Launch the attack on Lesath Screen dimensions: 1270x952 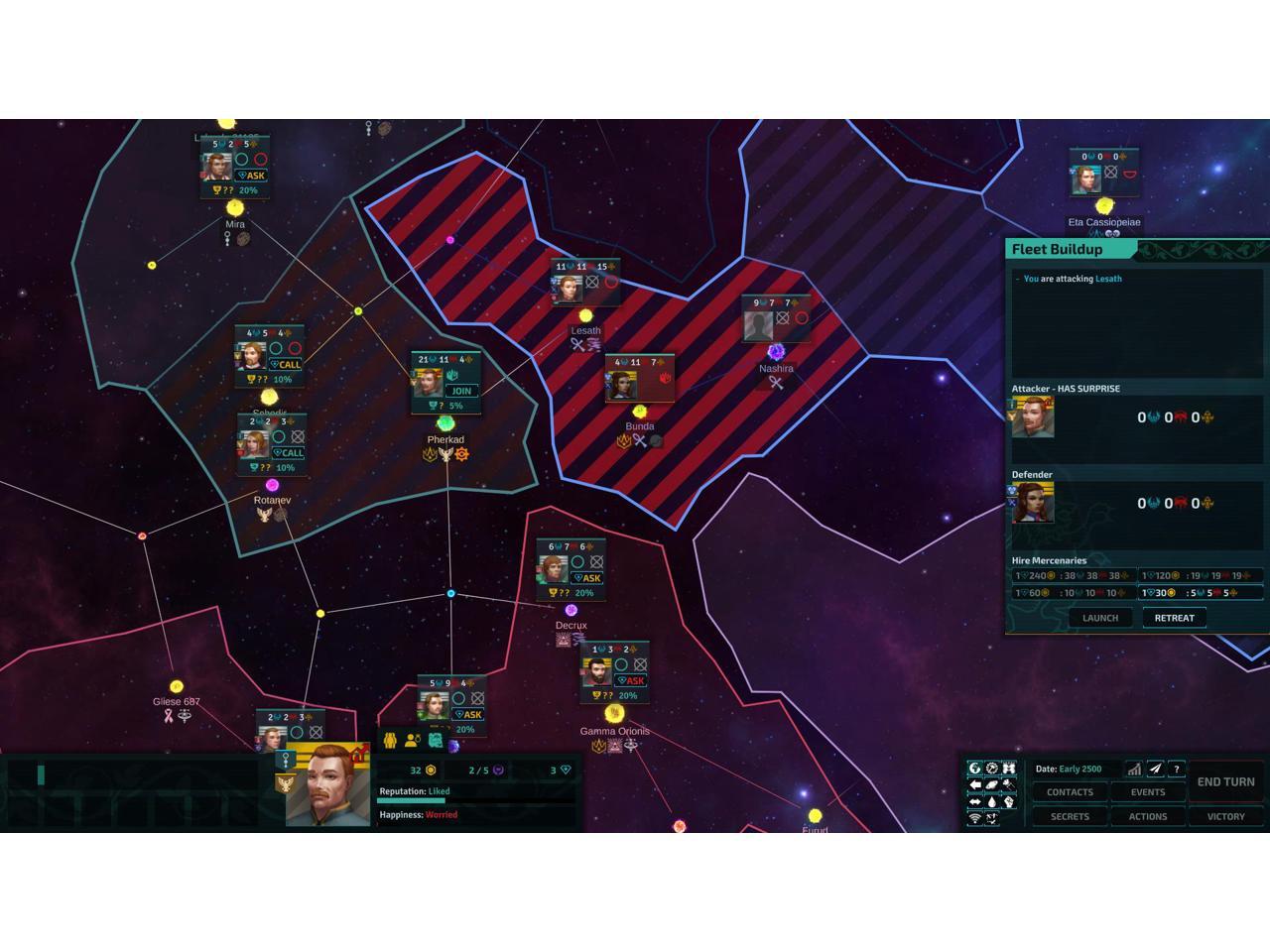(1099, 618)
